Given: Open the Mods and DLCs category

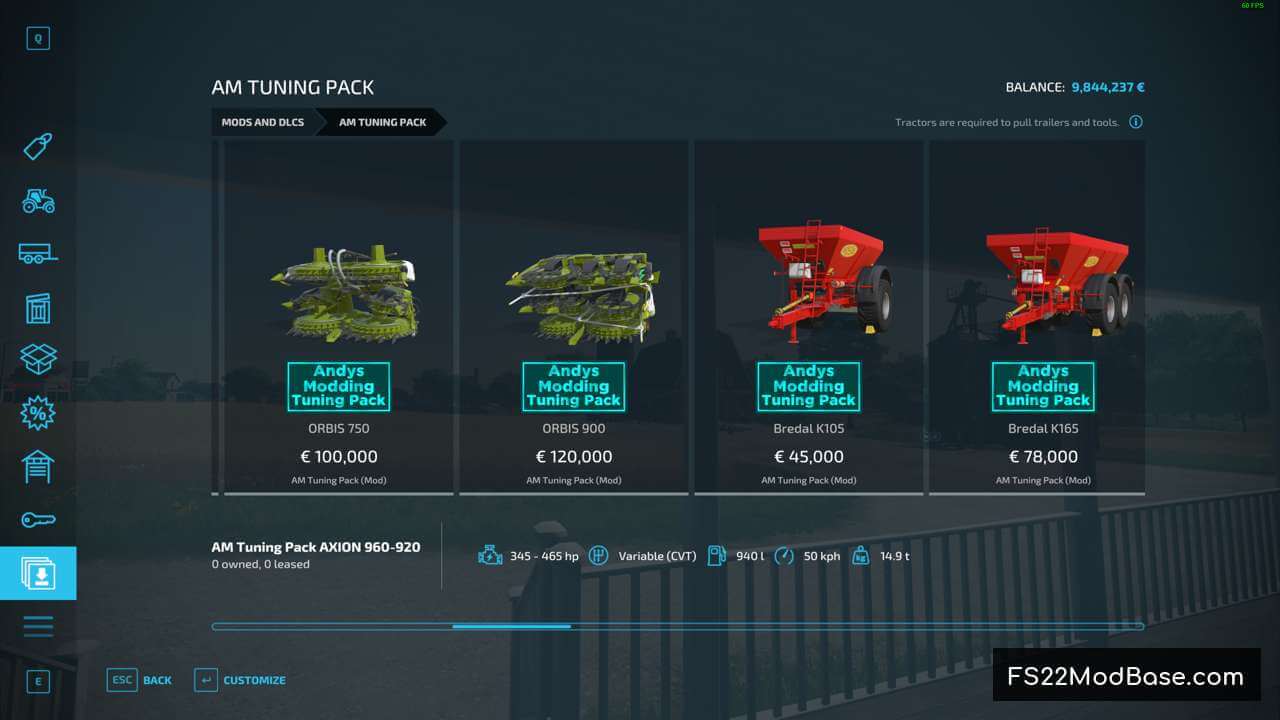Looking at the screenshot, I should tap(38, 572).
